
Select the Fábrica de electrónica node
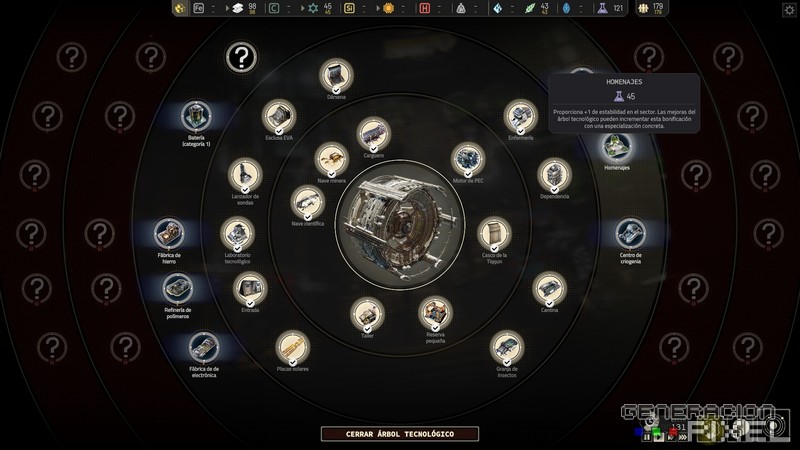203,347
